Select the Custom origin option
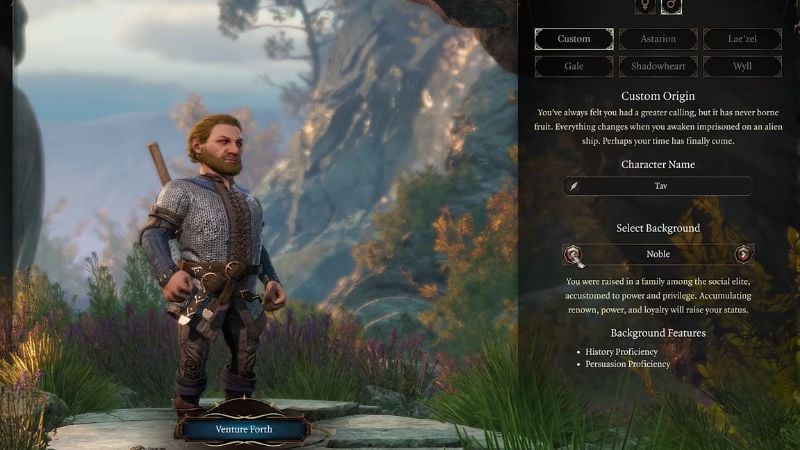The image size is (800, 450). (574, 39)
